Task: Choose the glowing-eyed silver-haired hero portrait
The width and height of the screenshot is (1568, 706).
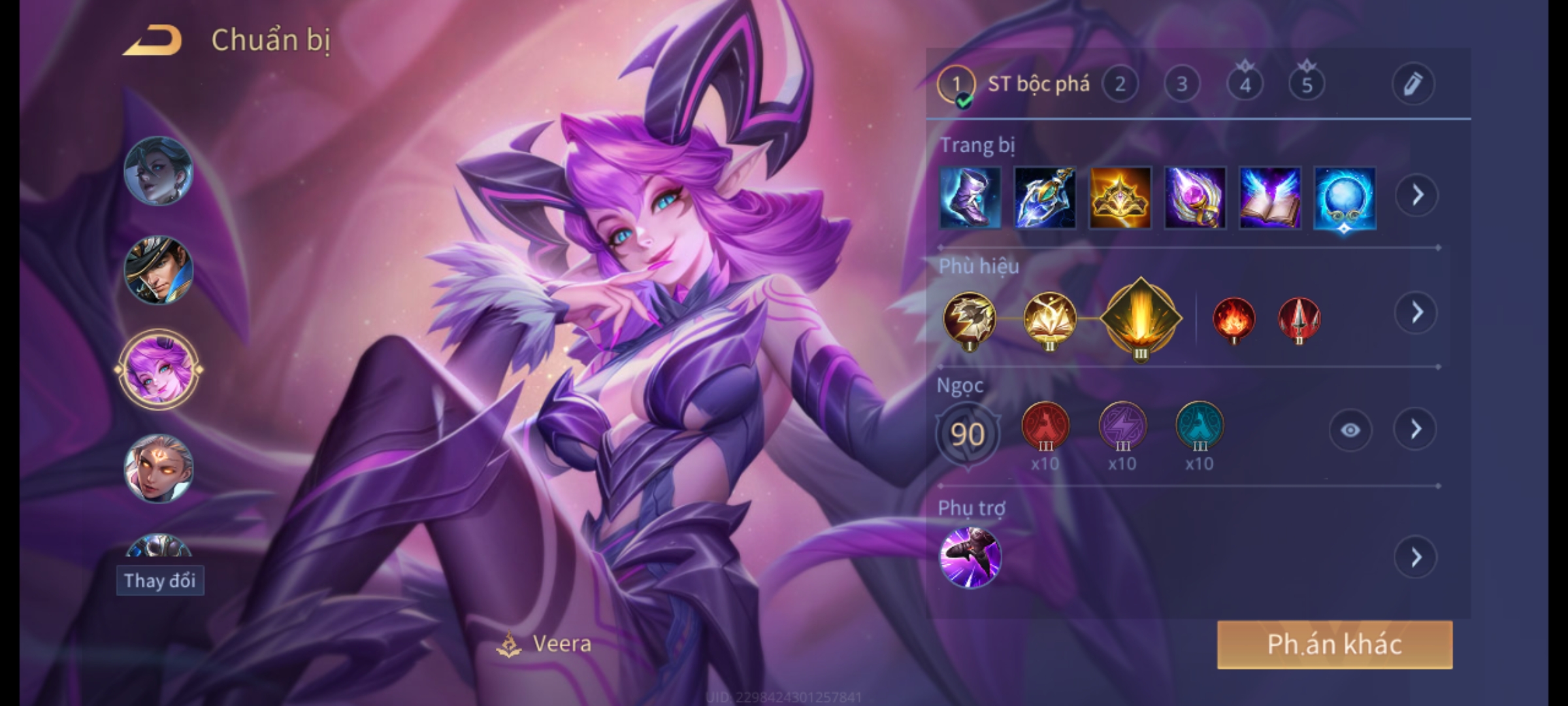Action: [x=158, y=469]
